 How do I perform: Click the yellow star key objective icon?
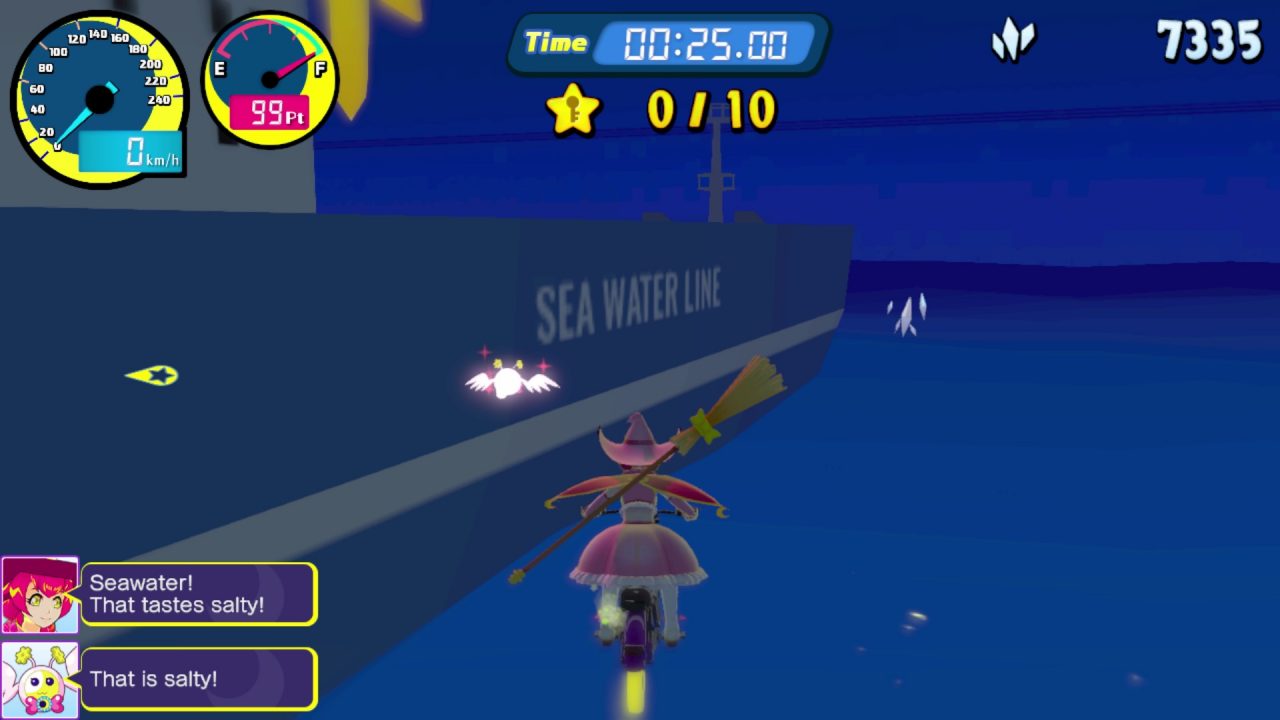pyautogui.click(x=573, y=109)
